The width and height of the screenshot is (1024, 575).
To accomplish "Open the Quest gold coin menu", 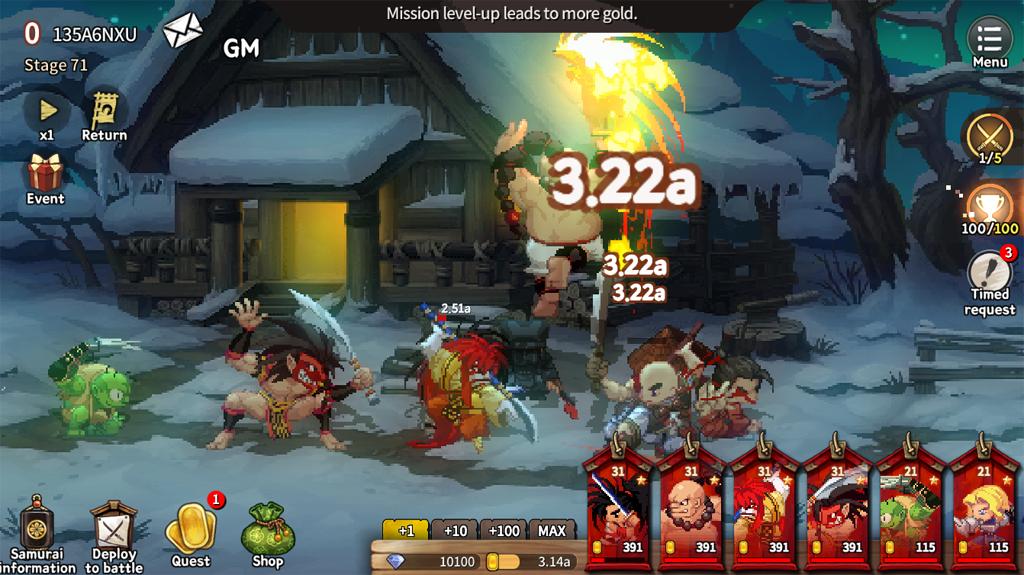I will (190, 533).
